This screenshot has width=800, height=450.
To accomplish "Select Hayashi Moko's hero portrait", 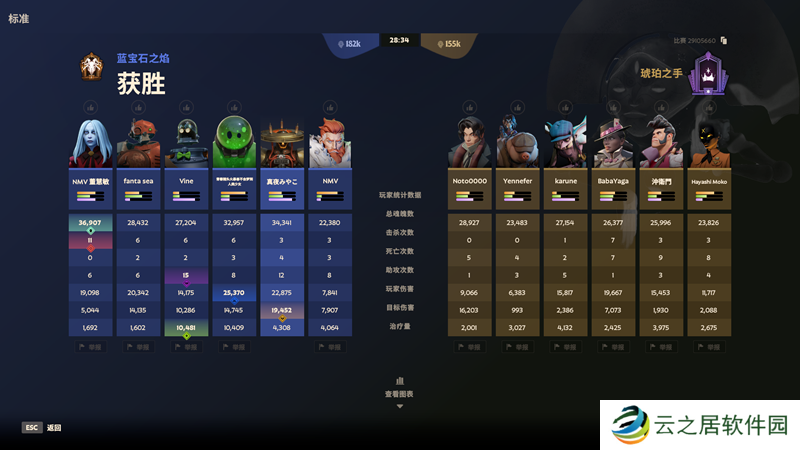I will pyautogui.click(x=708, y=143).
